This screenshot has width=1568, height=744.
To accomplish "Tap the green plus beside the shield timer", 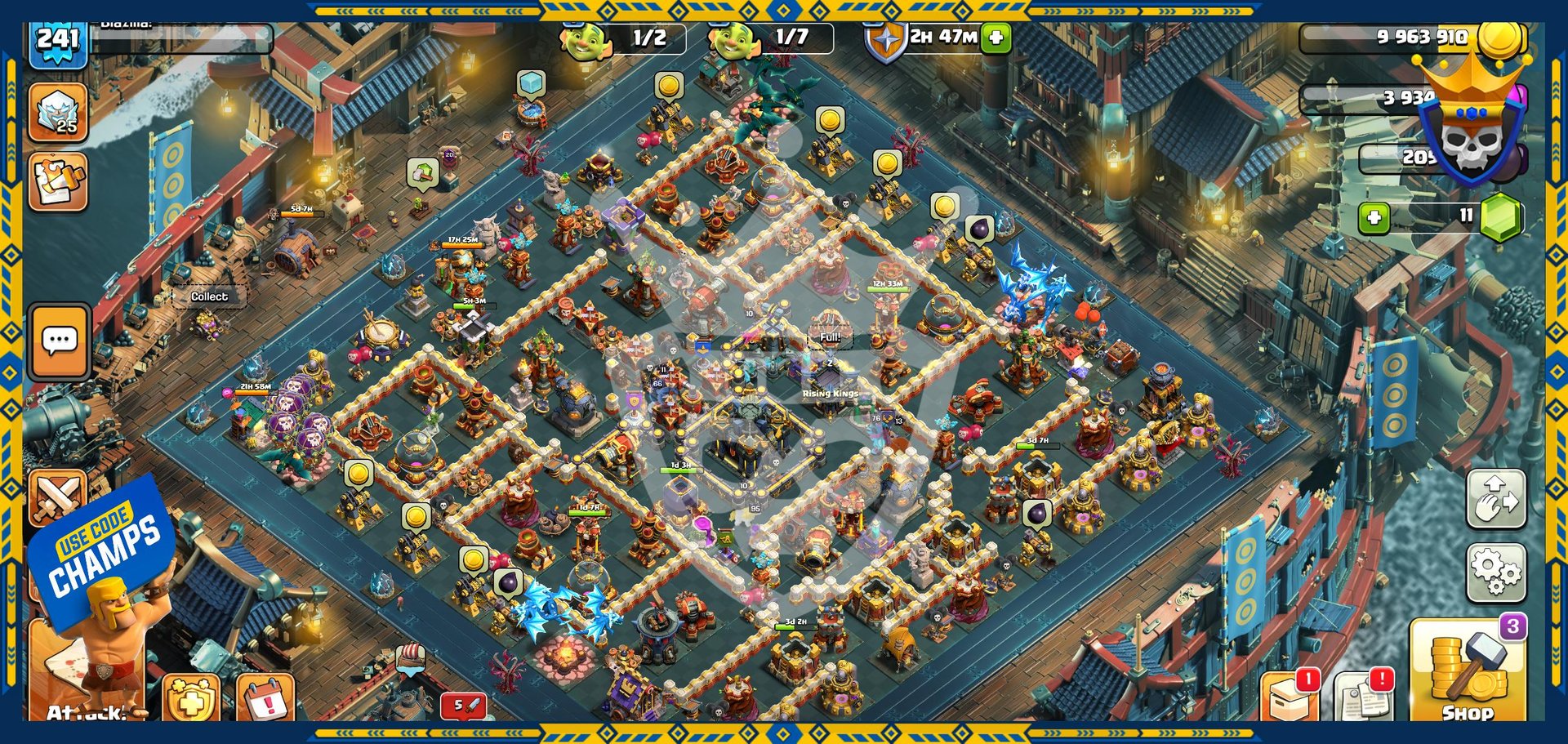I will coord(996,38).
